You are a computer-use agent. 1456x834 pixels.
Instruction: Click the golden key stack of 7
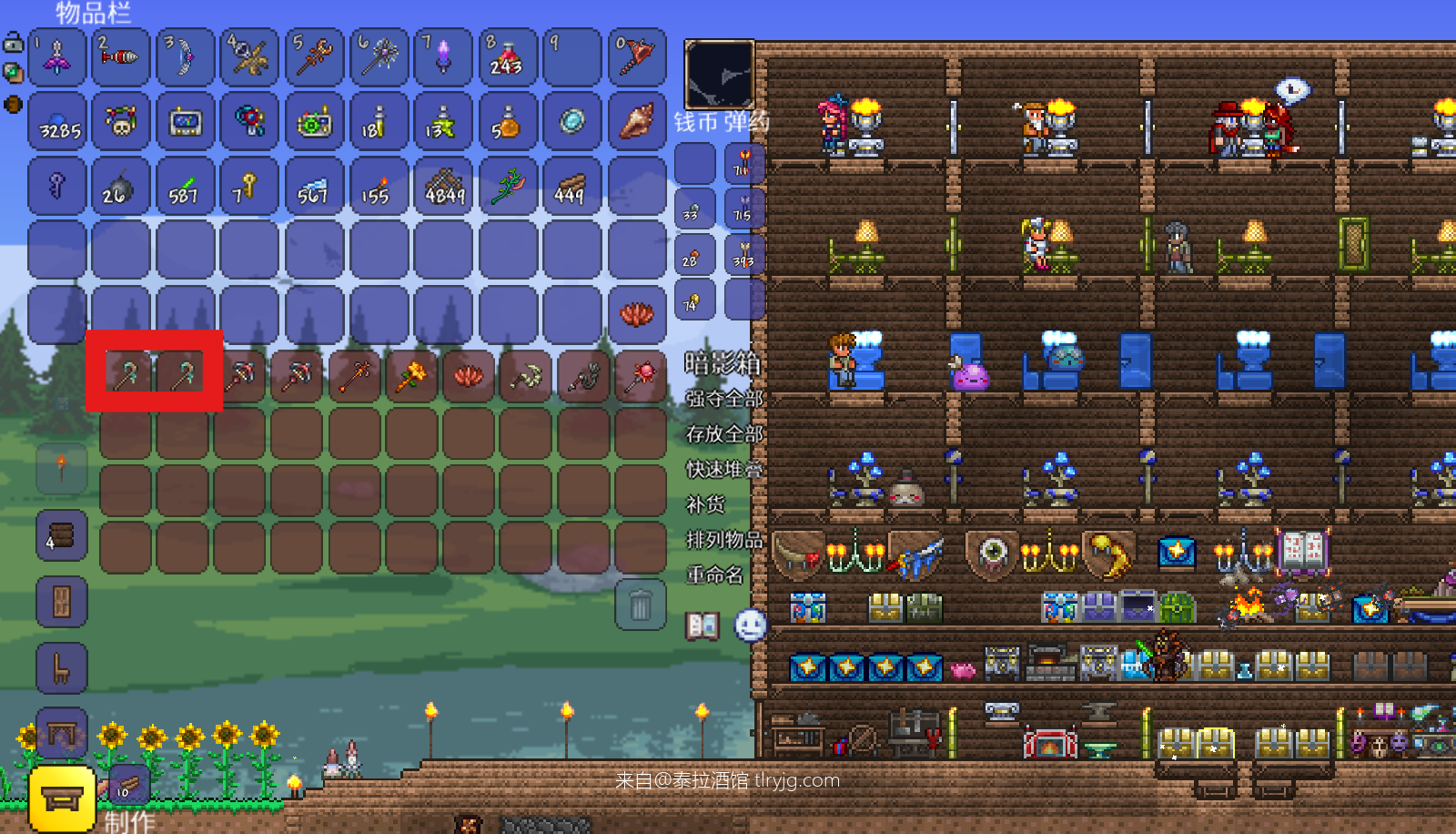tap(248, 187)
